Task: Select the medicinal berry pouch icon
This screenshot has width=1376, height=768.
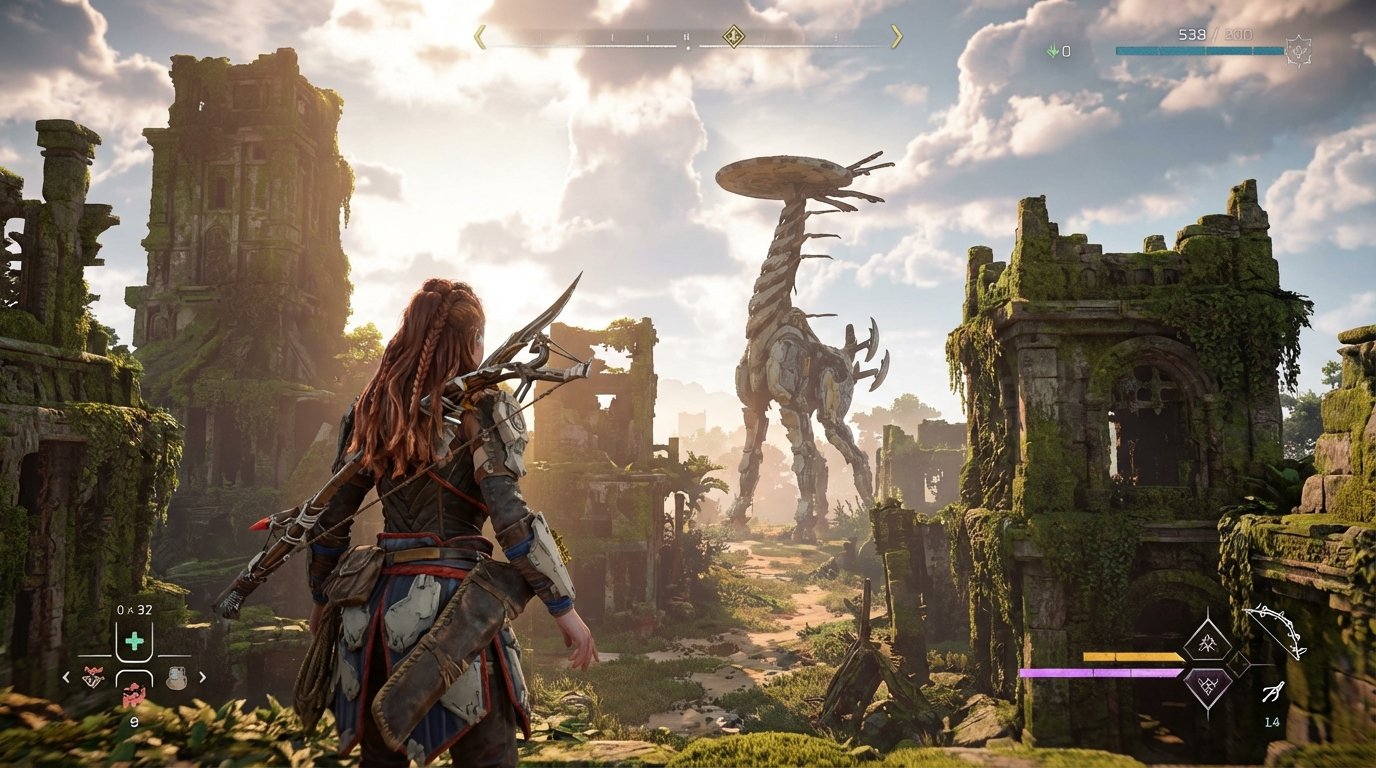Action: (133, 693)
